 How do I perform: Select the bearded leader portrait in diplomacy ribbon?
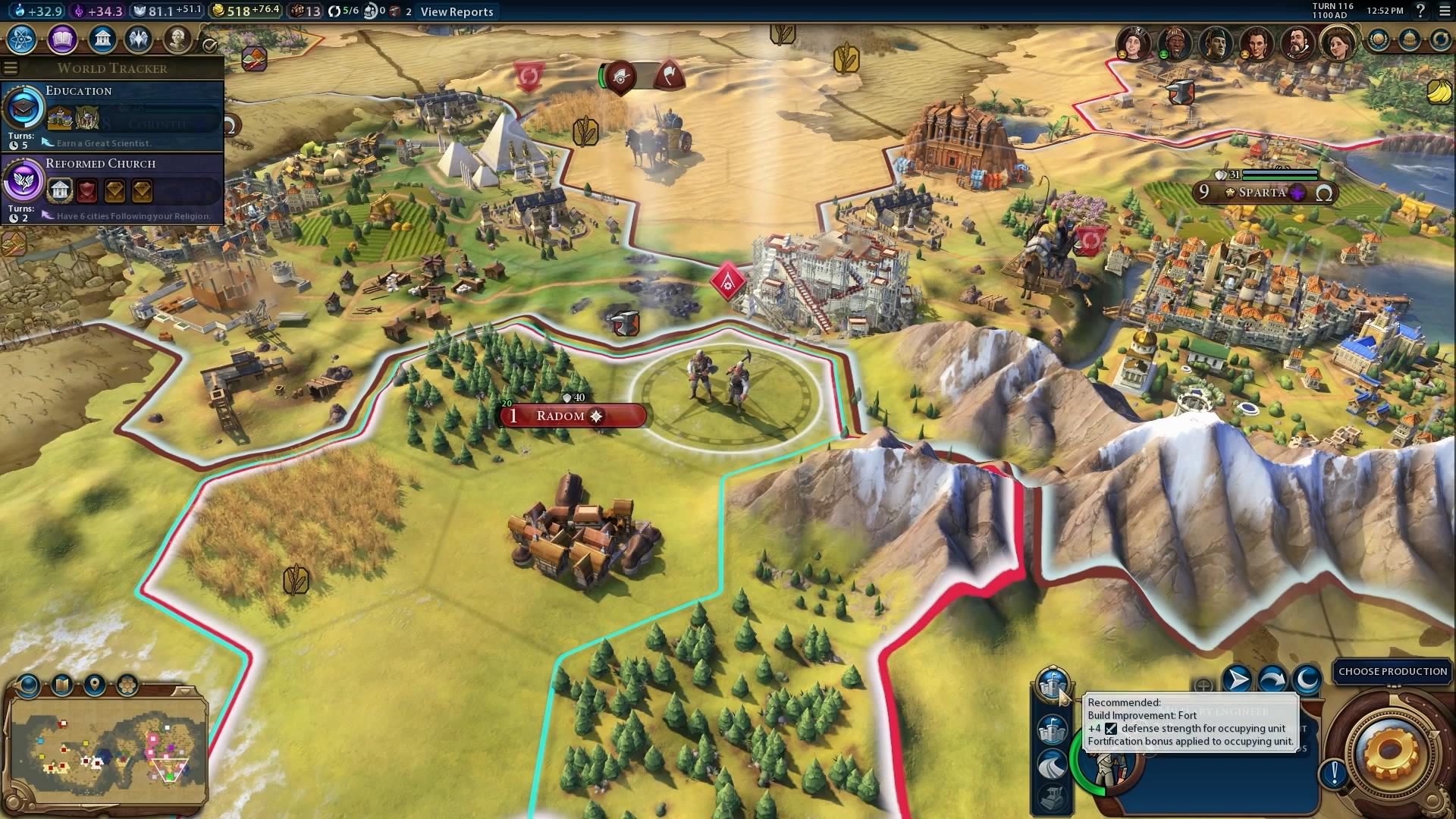point(1298,43)
